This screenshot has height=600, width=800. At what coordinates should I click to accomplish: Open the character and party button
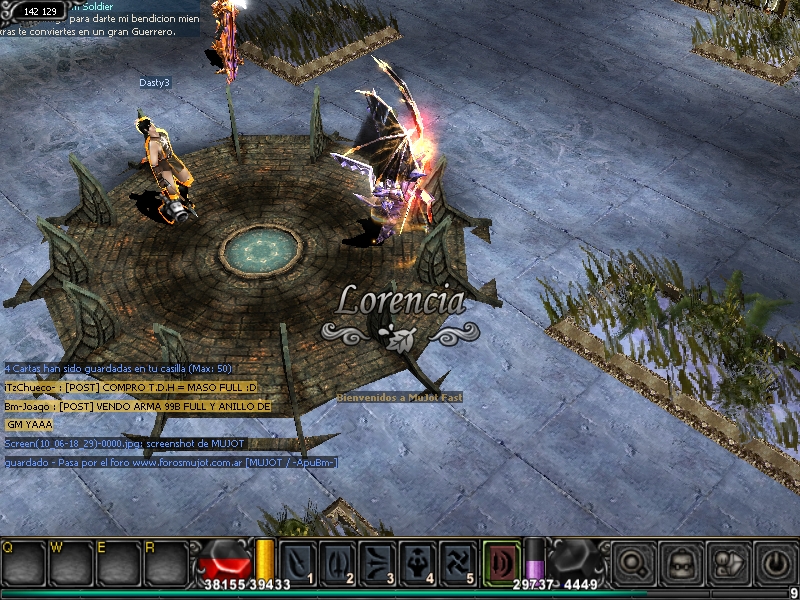pyautogui.click(x=728, y=563)
